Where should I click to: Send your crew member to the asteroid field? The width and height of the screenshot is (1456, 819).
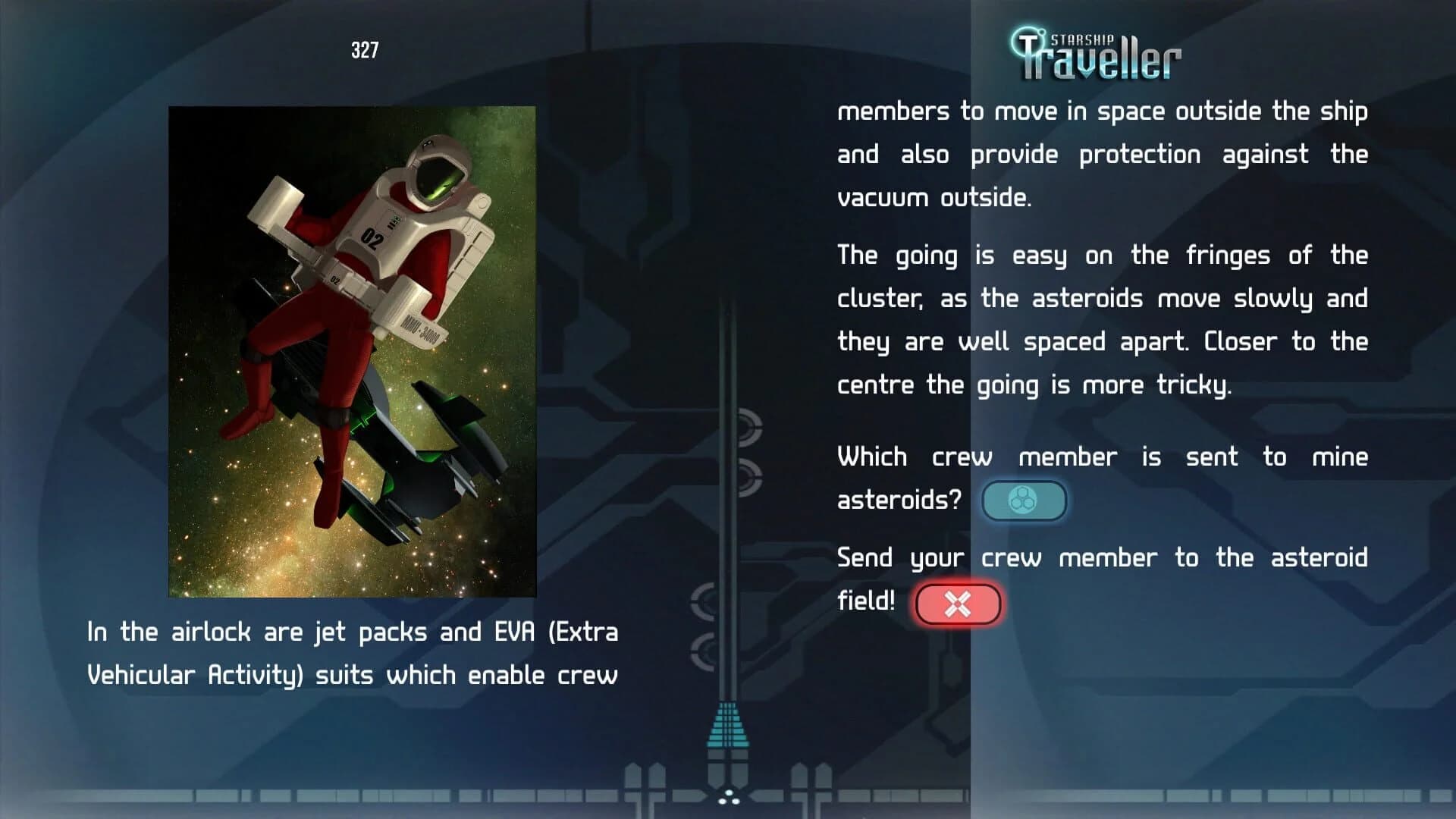point(958,603)
